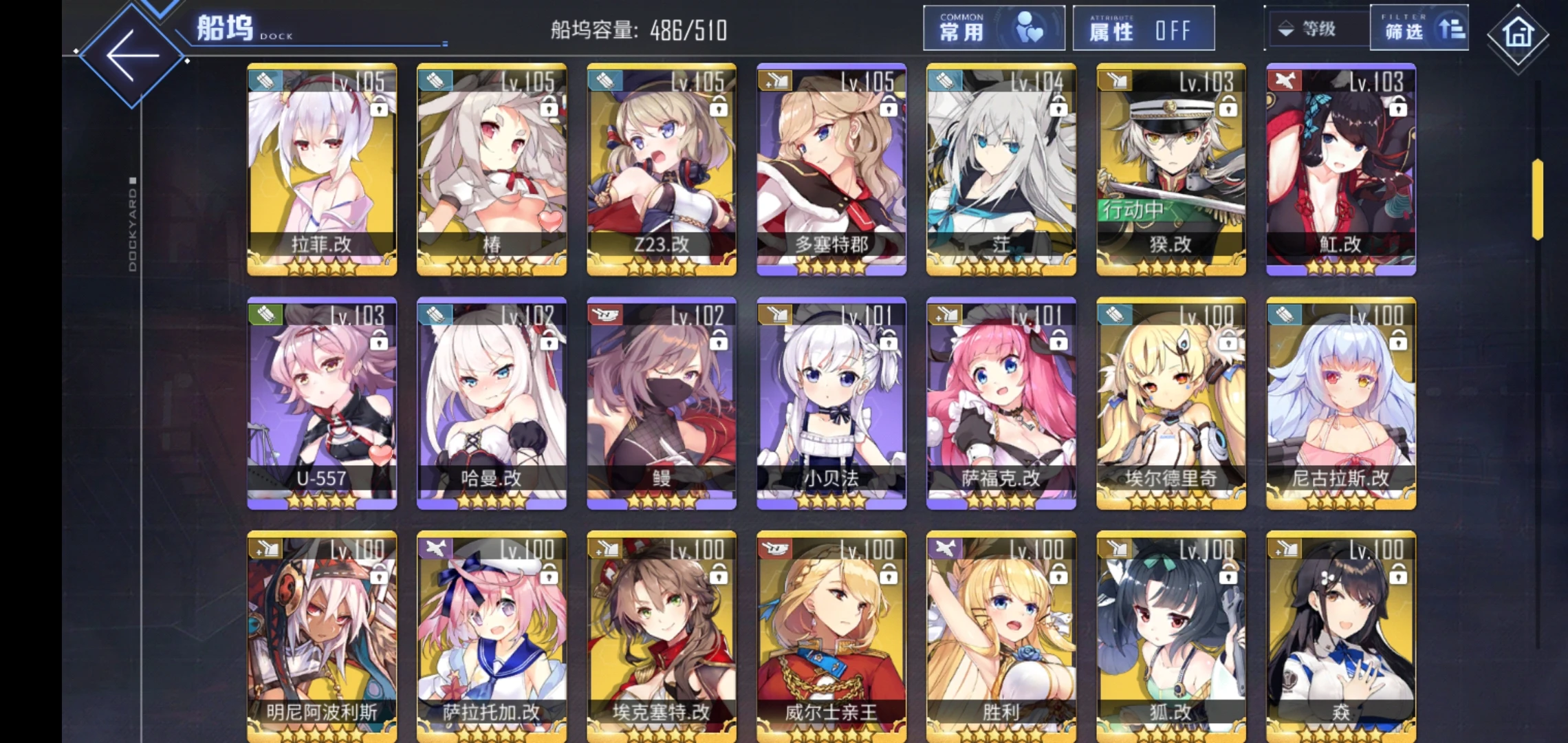Viewport: 1568px width, 743px height.
Task: Open the 小贝法 ship card
Action: pos(831,403)
